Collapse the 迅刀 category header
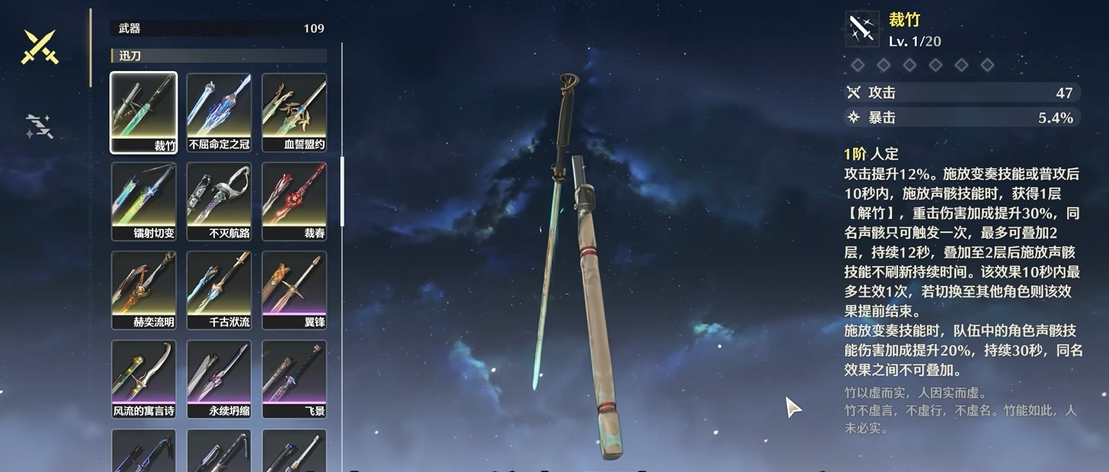This screenshot has height=472, width=1109. click(x=219, y=55)
